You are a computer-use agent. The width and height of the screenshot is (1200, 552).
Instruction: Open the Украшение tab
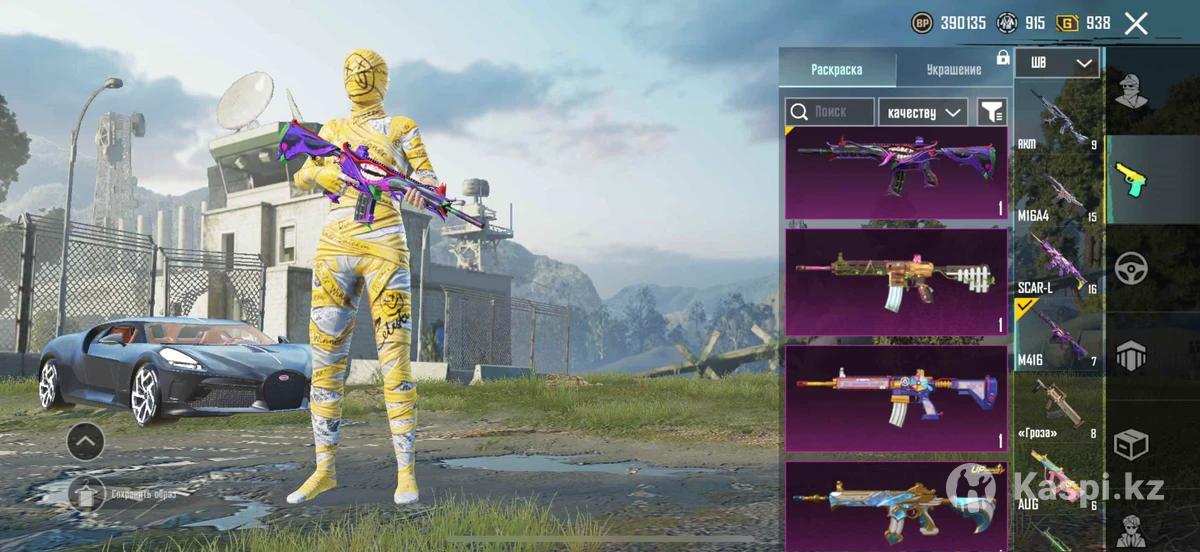pos(953,70)
